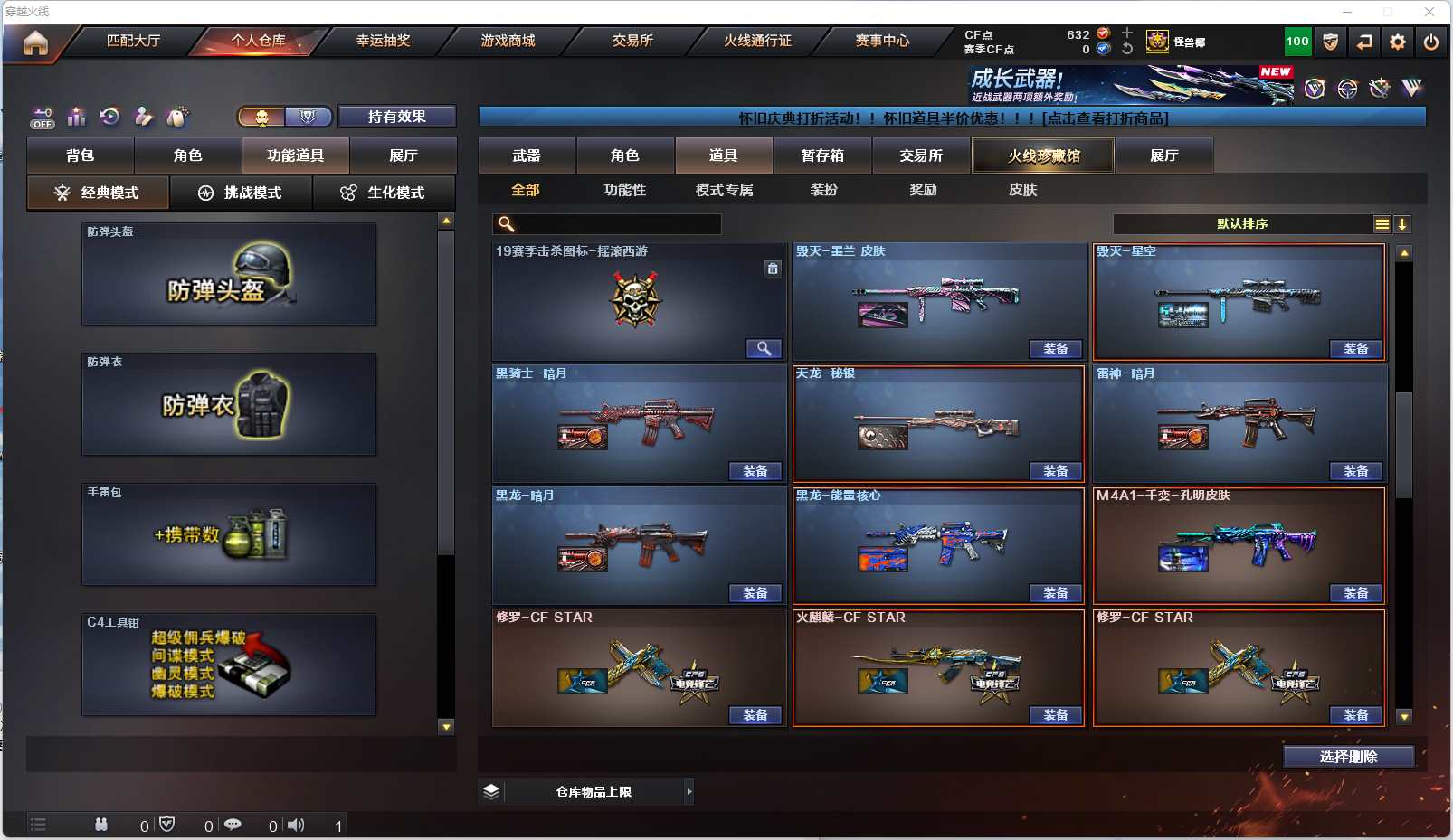The image size is (1453, 840).
Task: Click the power exit button
Action: tap(1431, 42)
